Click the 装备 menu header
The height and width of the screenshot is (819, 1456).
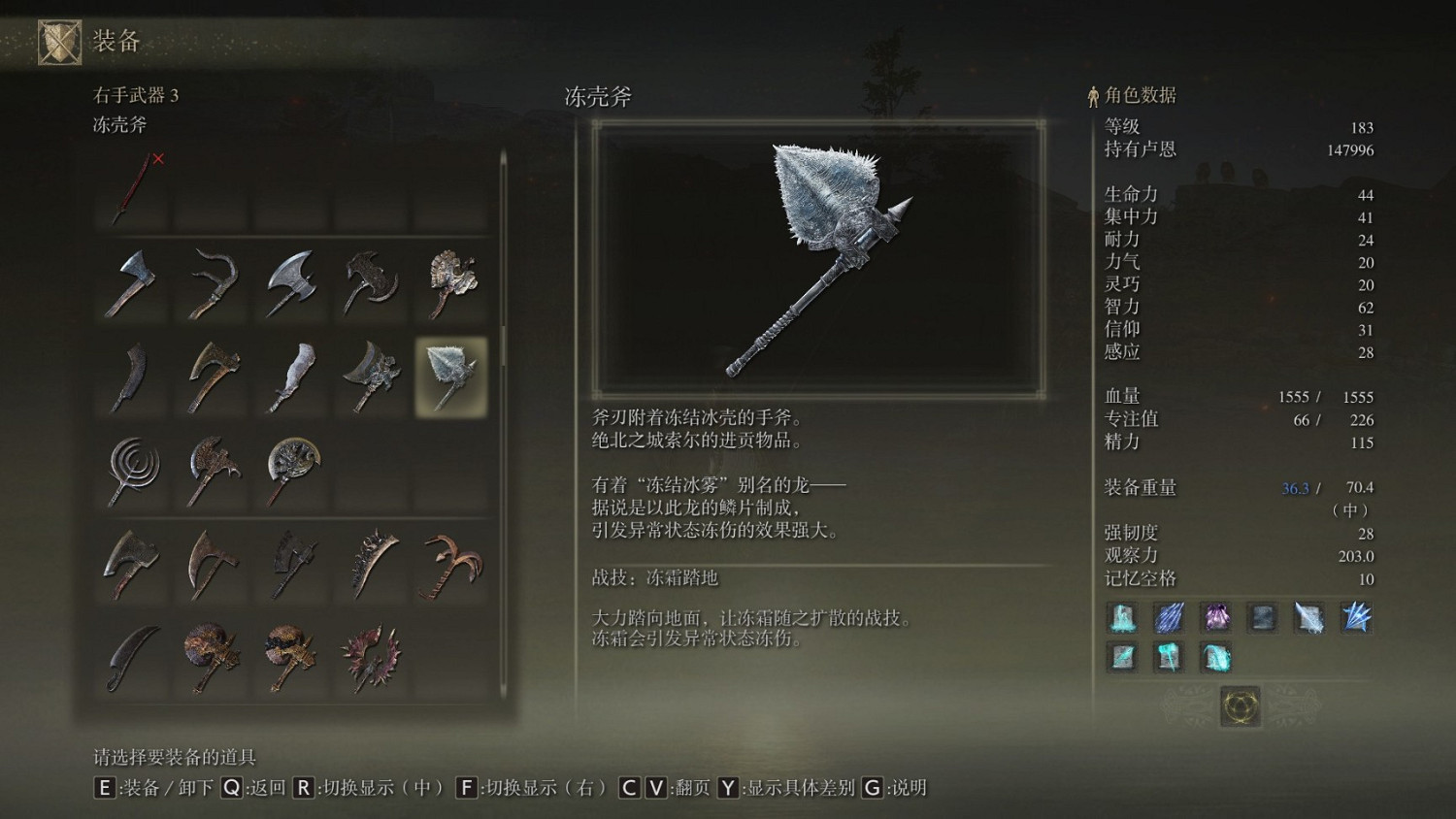pyautogui.click(x=115, y=41)
